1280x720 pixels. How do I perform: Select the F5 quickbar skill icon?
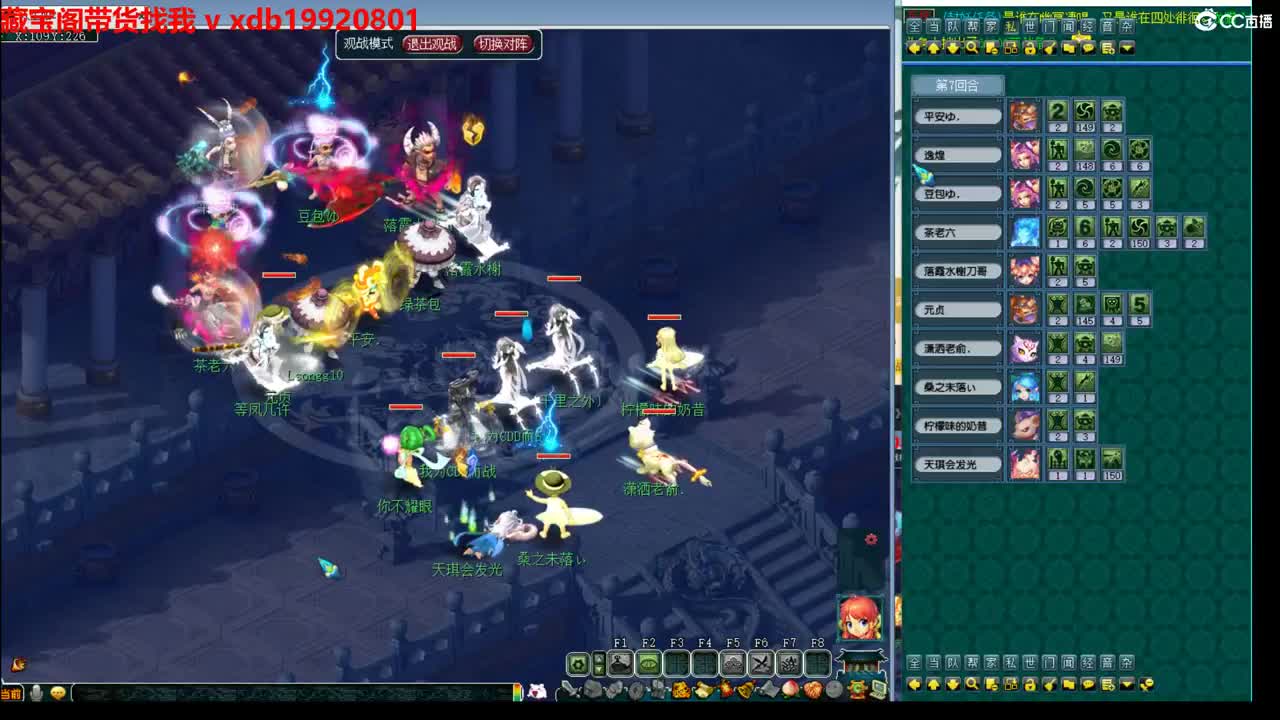(x=733, y=662)
